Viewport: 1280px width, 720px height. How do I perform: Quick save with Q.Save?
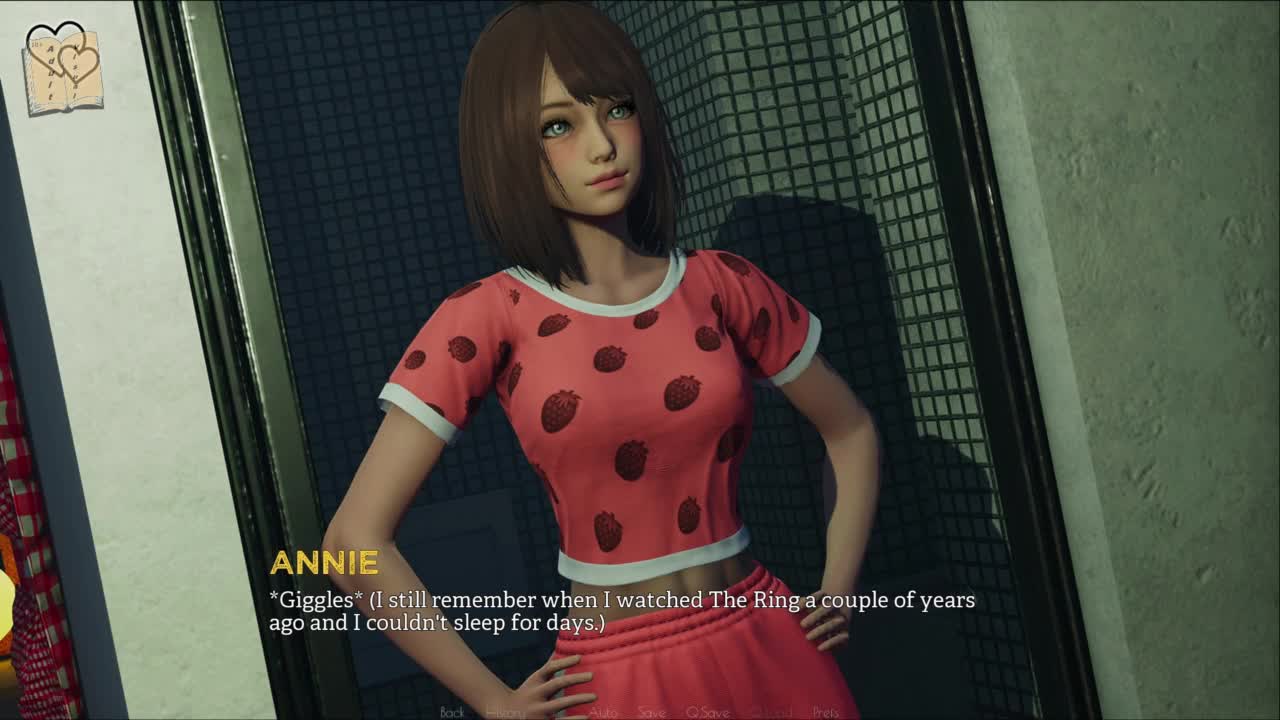[x=707, y=712]
